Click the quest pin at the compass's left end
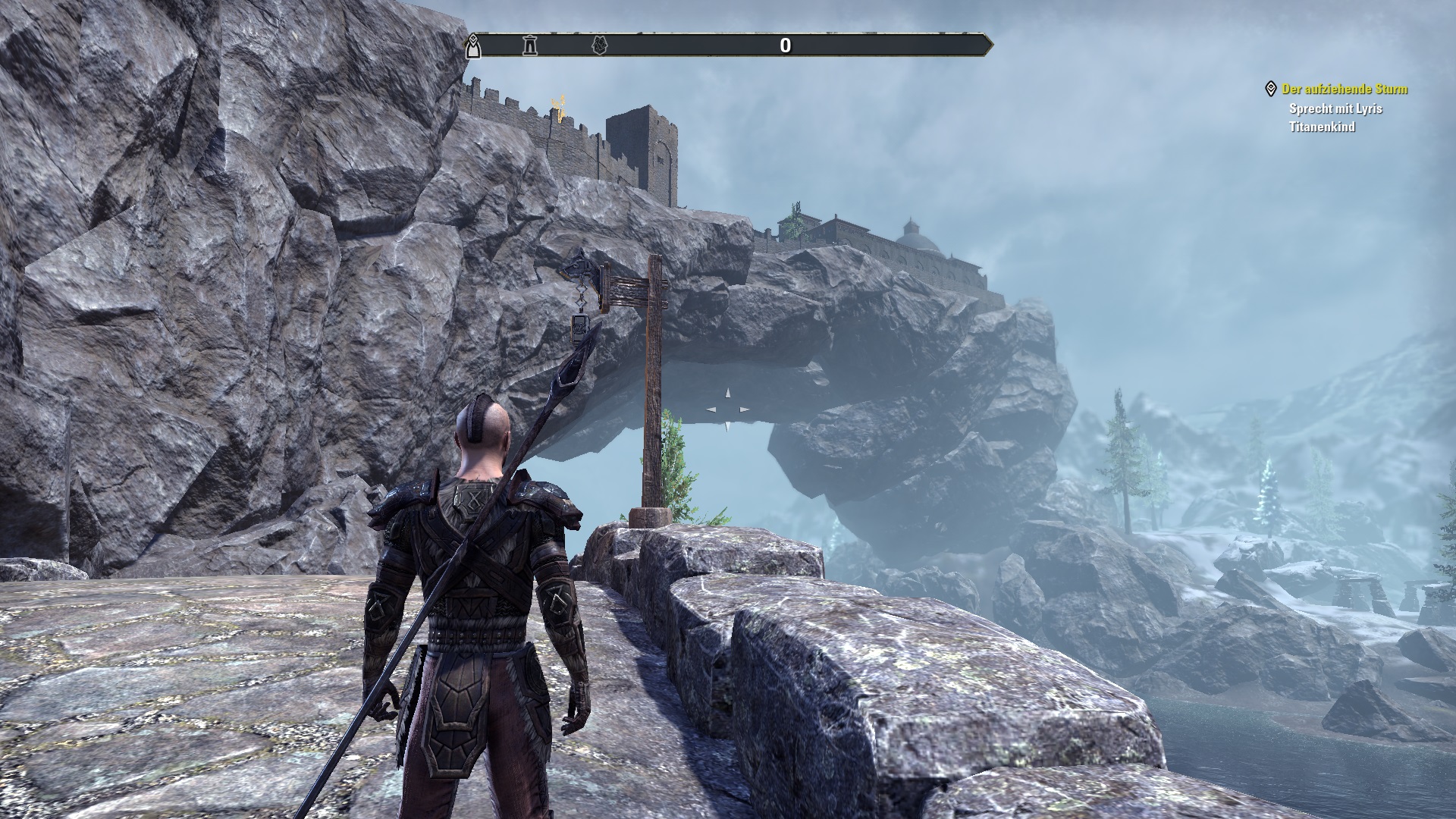1456x819 pixels. 472,45
